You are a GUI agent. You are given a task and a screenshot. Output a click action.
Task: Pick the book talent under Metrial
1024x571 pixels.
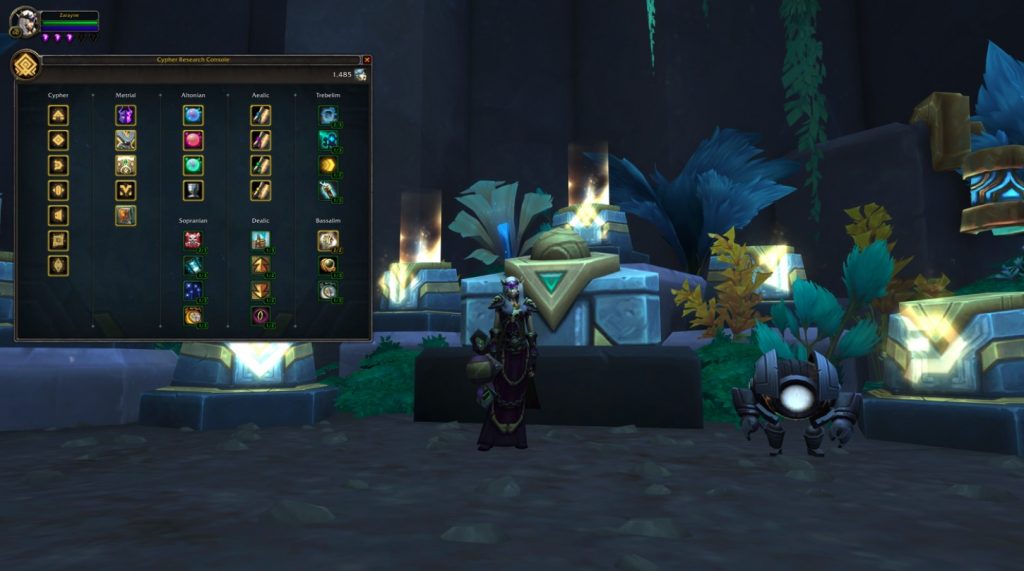[125, 215]
